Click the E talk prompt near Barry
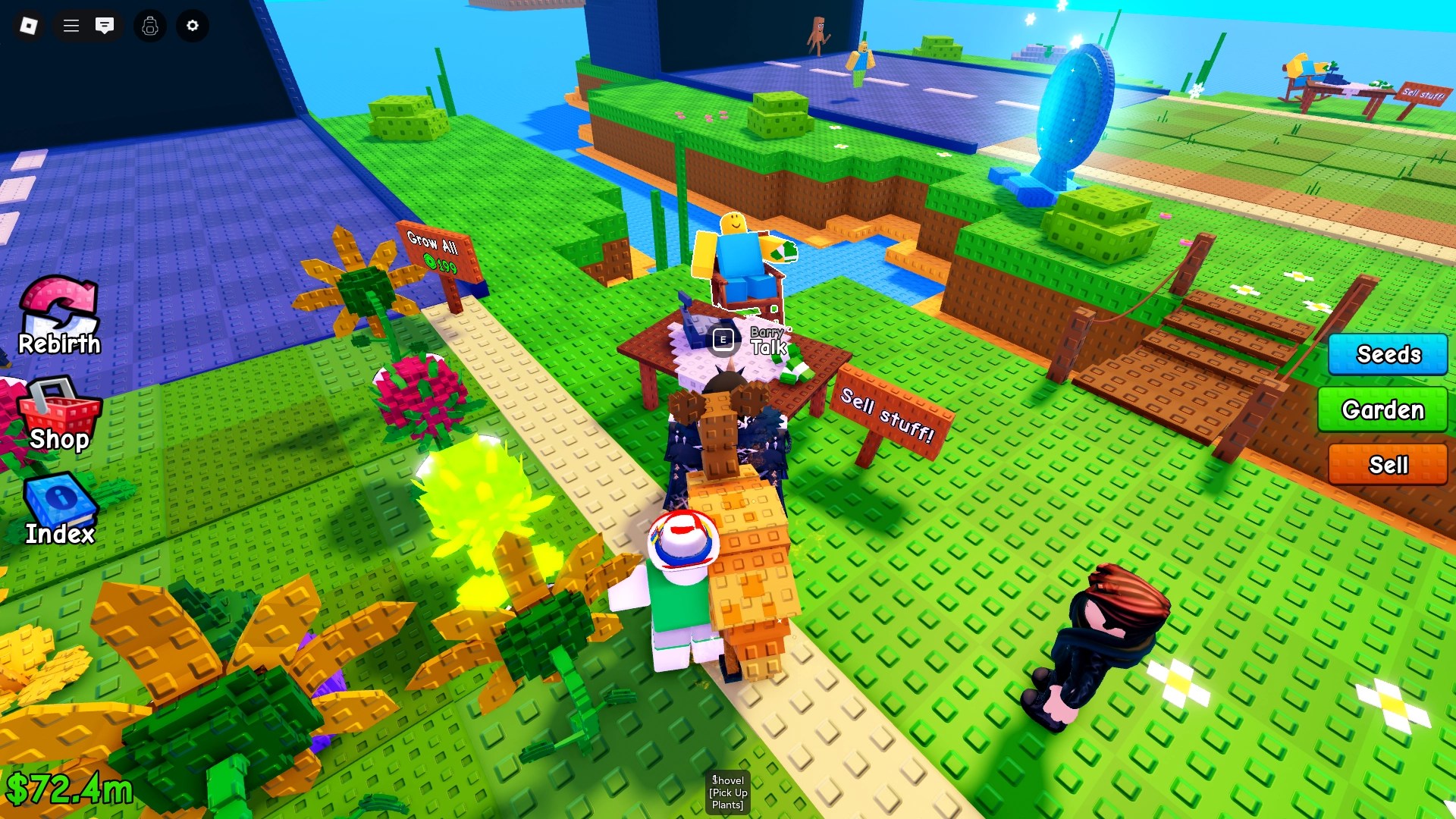The image size is (1456, 819). tap(723, 340)
